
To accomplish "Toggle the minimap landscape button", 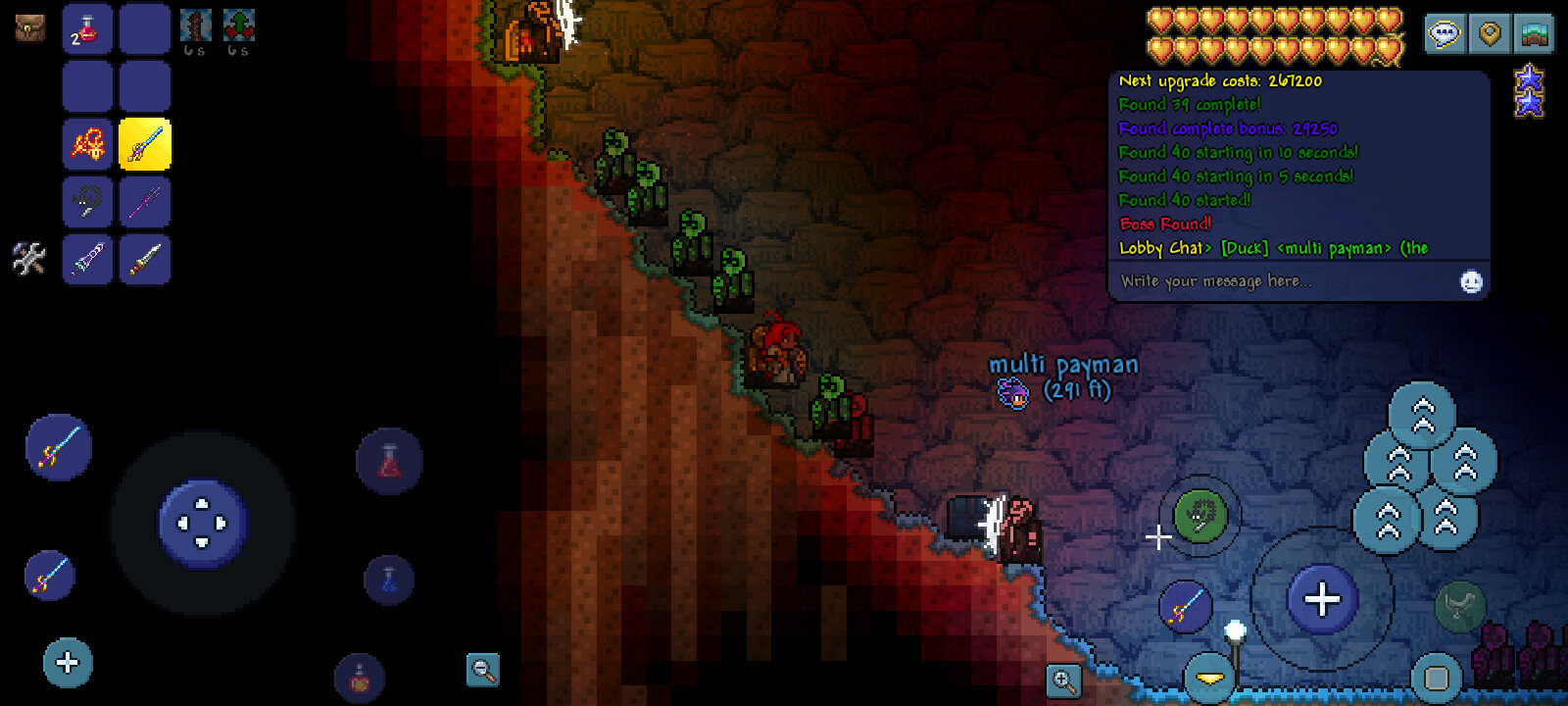I will [x=1534, y=34].
